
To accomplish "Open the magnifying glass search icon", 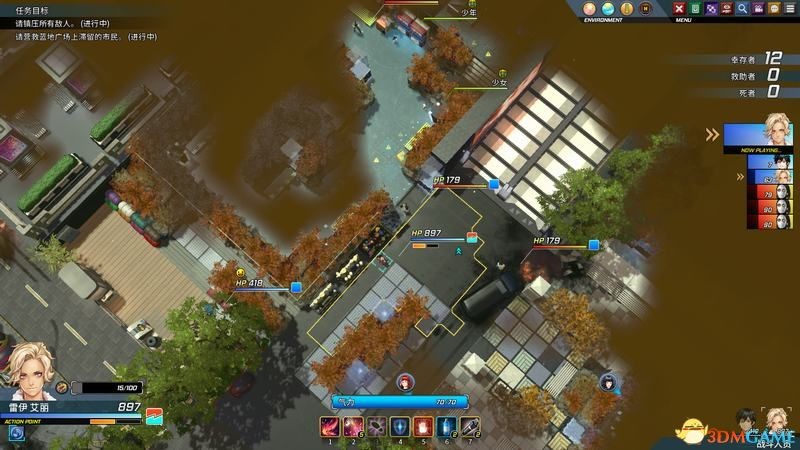I will (x=742, y=9).
